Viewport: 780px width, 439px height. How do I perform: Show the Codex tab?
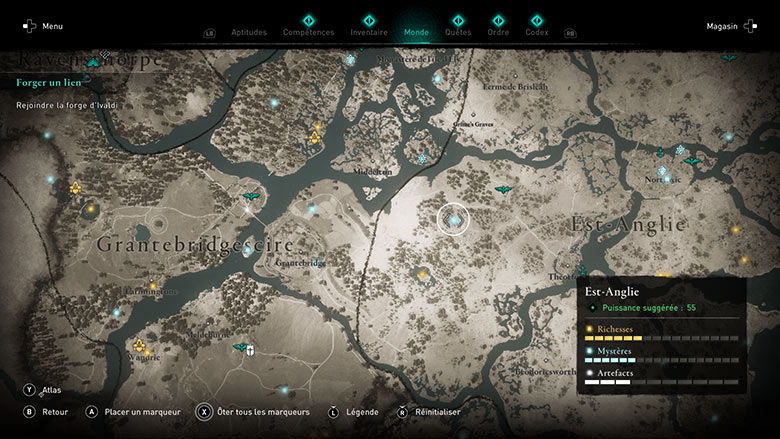(x=537, y=32)
